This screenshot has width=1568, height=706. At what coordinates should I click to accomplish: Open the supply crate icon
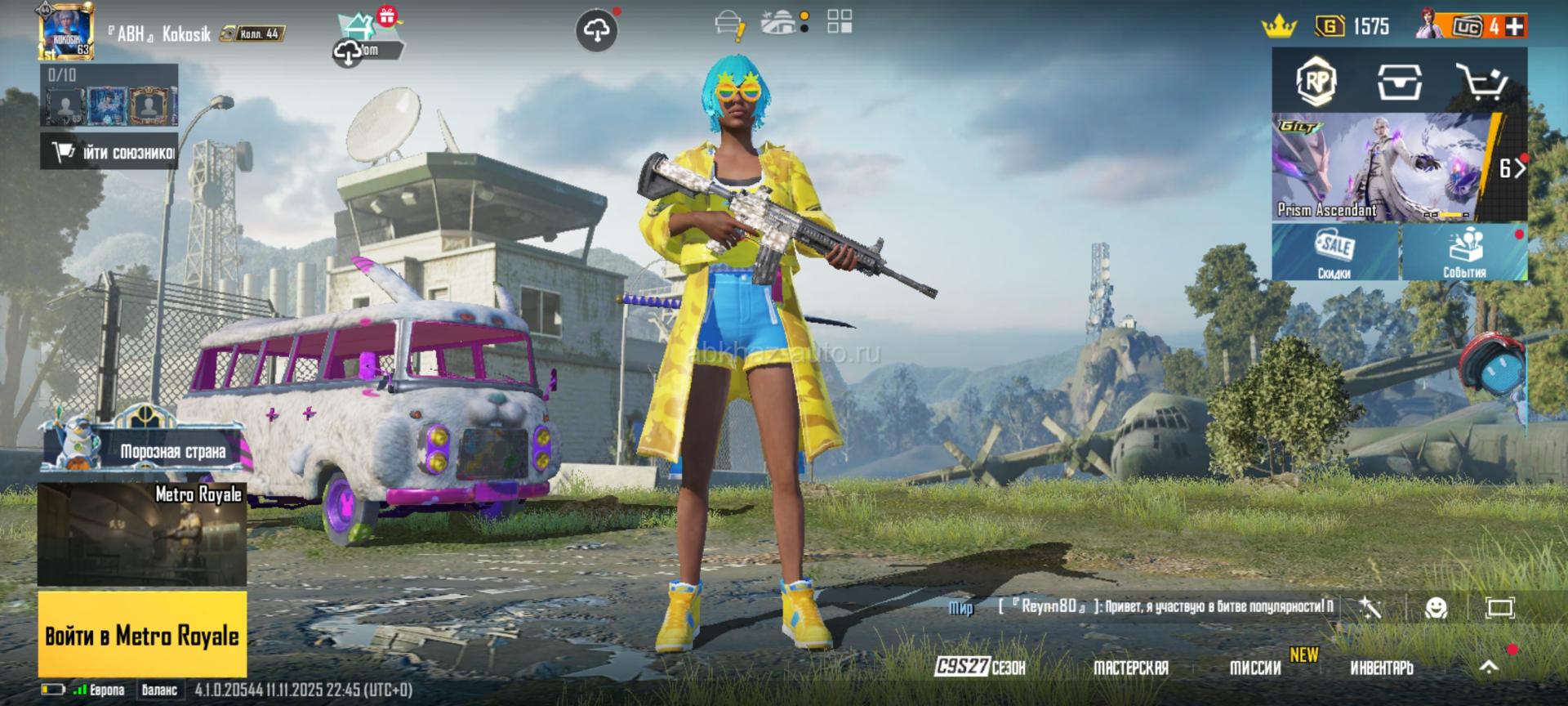tap(1399, 81)
